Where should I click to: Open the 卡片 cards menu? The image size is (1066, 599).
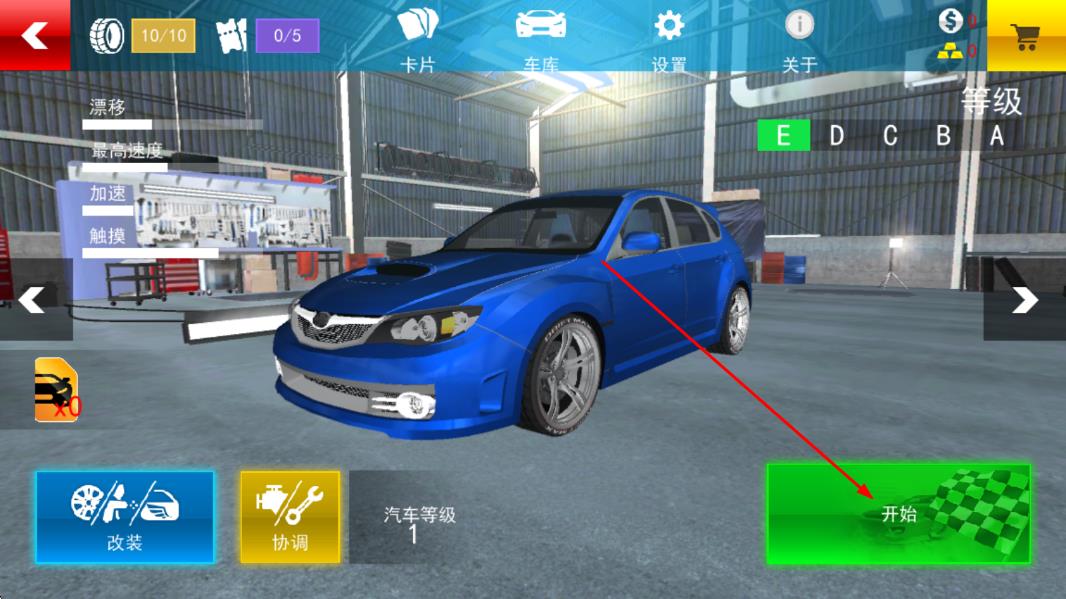(418, 38)
